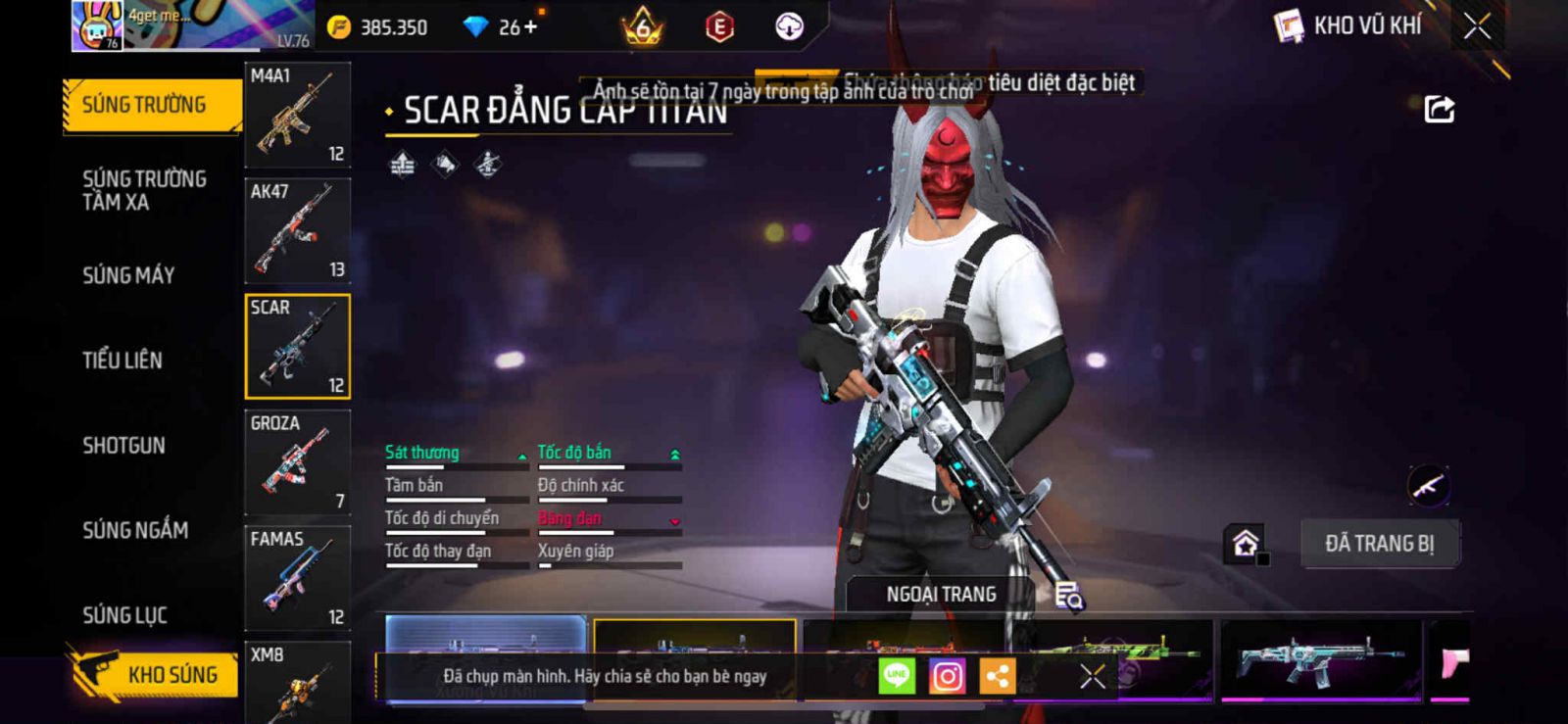Choose the AK47 weapon tile

[297, 231]
